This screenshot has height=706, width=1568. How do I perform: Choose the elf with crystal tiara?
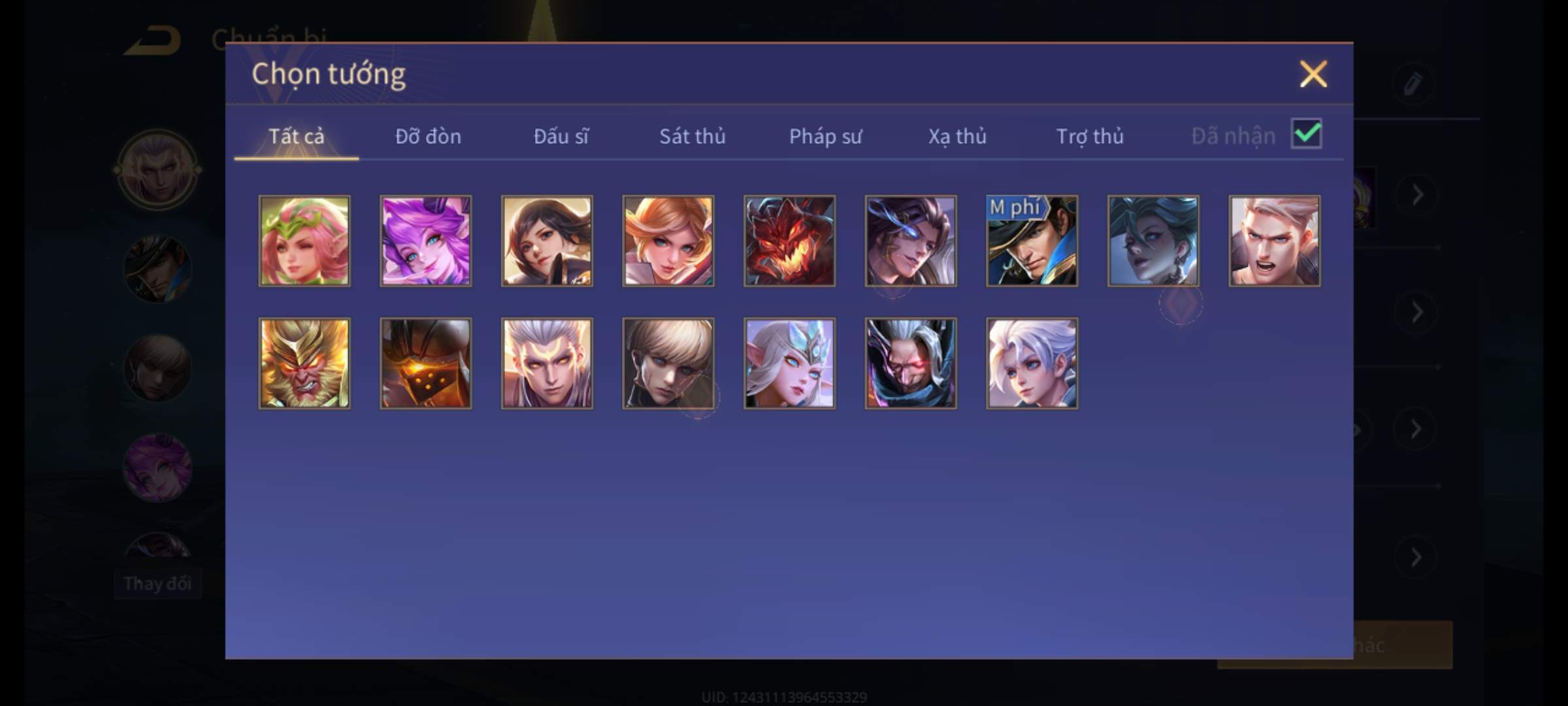789,363
